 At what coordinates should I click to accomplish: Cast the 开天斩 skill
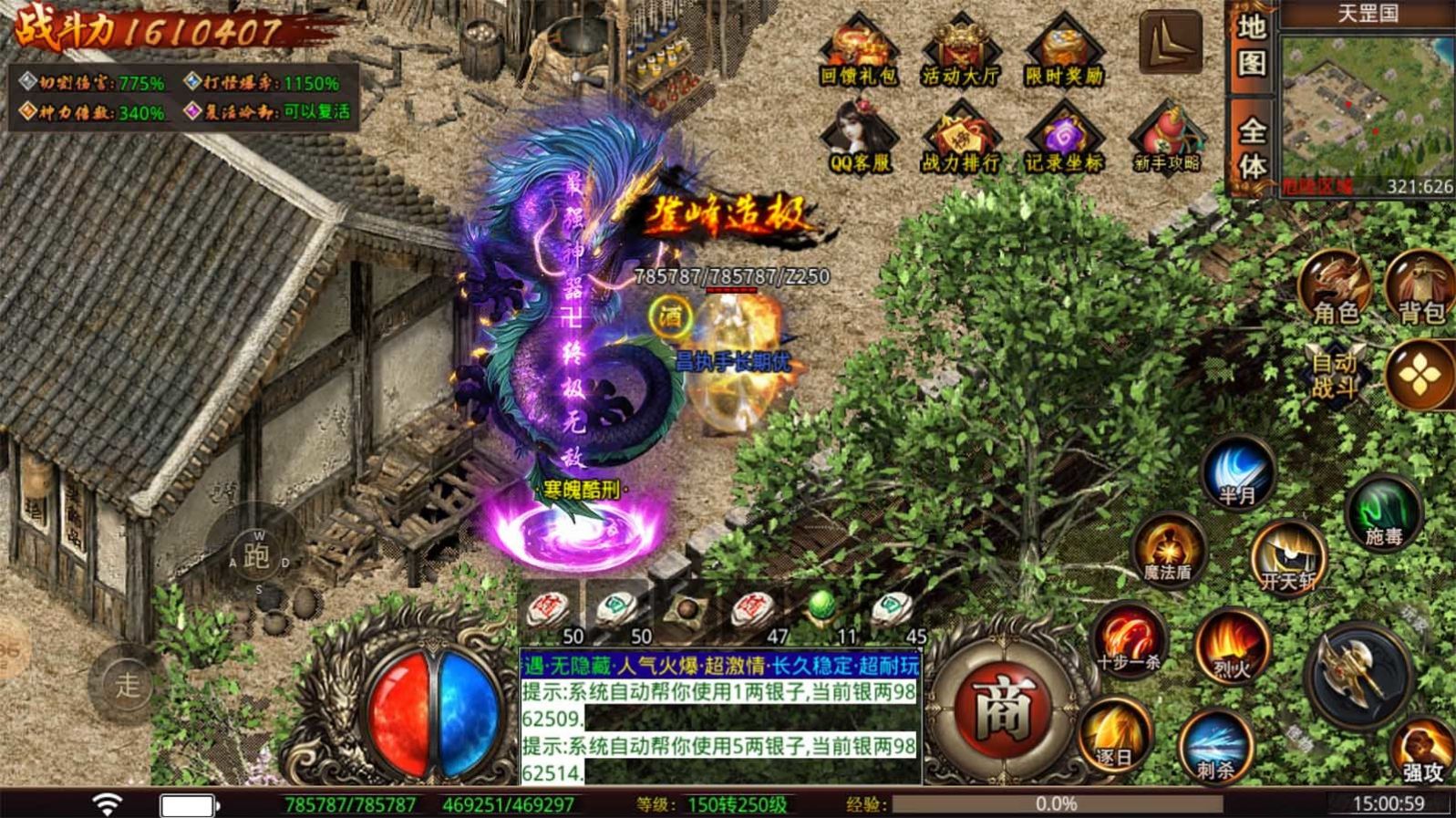1286,556
